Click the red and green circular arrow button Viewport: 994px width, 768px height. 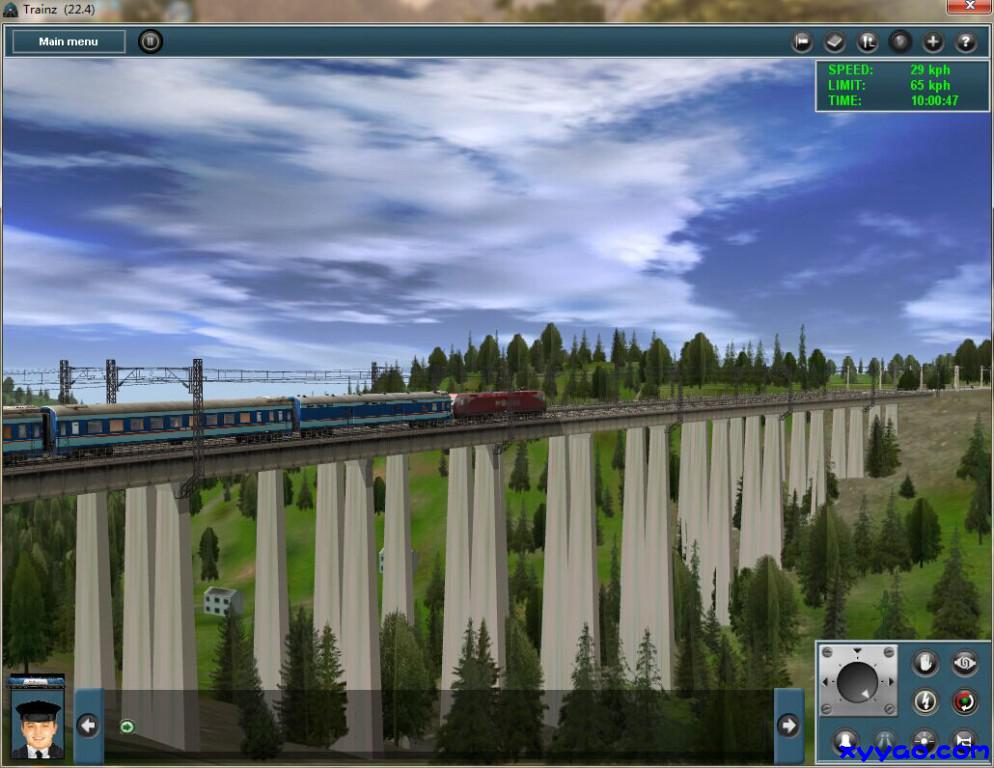point(964,701)
